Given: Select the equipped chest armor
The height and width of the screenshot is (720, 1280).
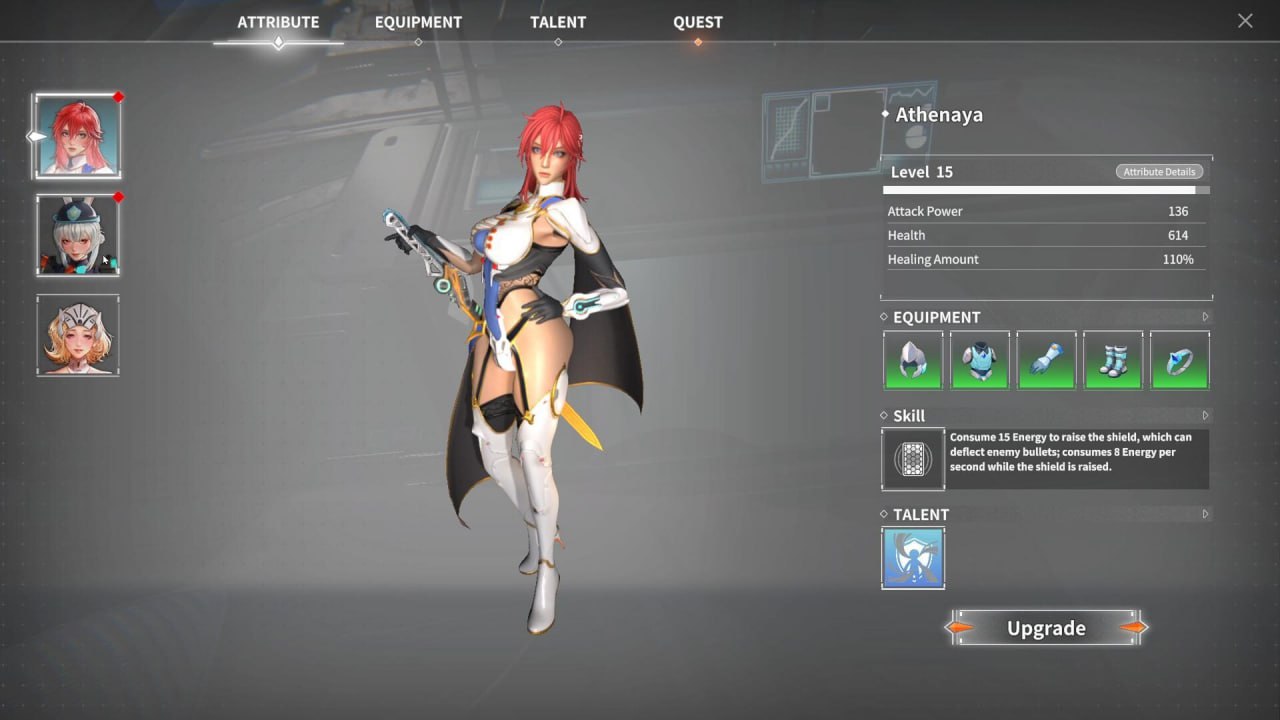Looking at the screenshot, I should pyautogui.click(x=979, y=360).
